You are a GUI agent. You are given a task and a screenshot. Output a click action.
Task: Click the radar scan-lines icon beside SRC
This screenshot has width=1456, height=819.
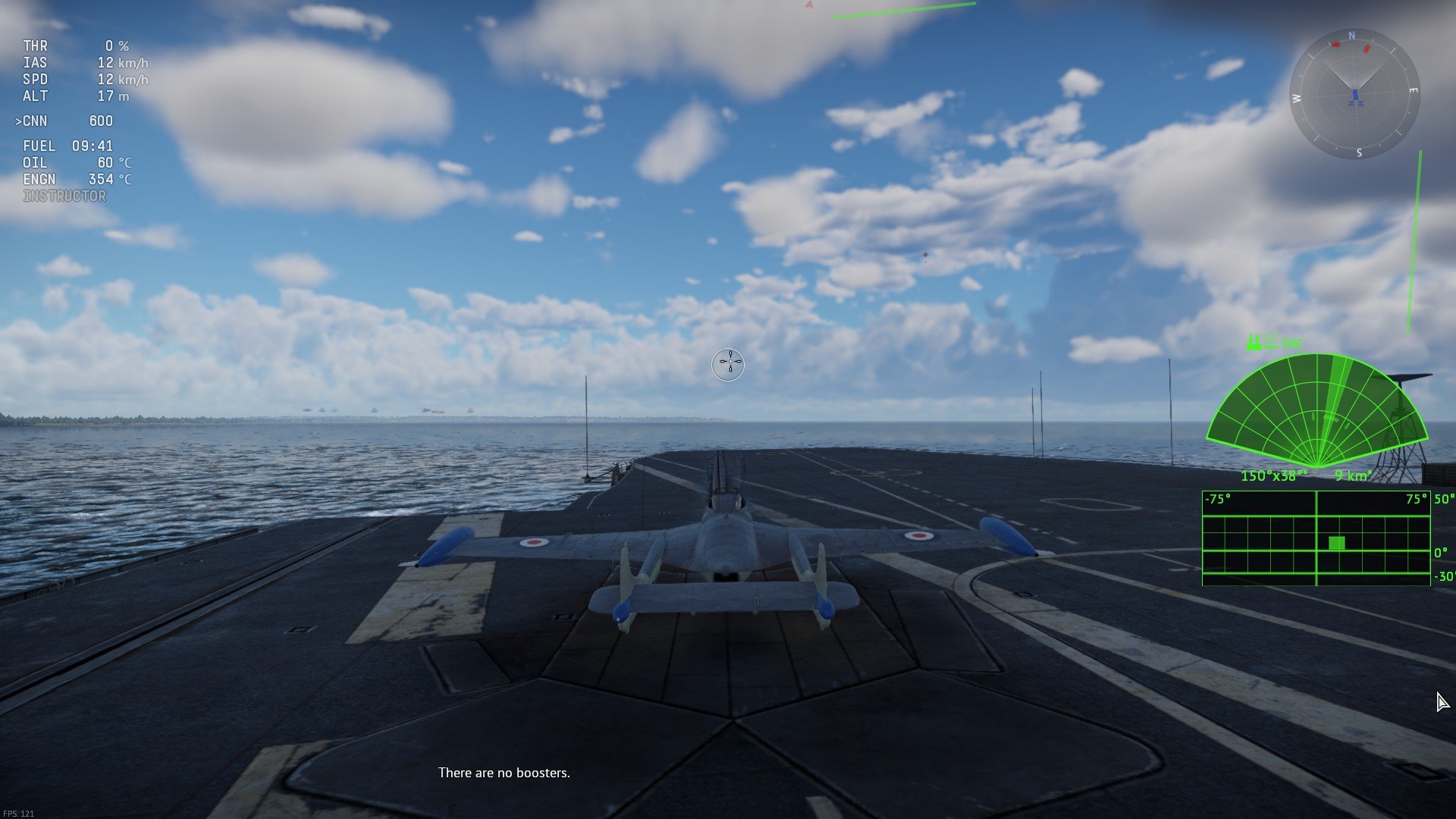[x=1272, y=342]
